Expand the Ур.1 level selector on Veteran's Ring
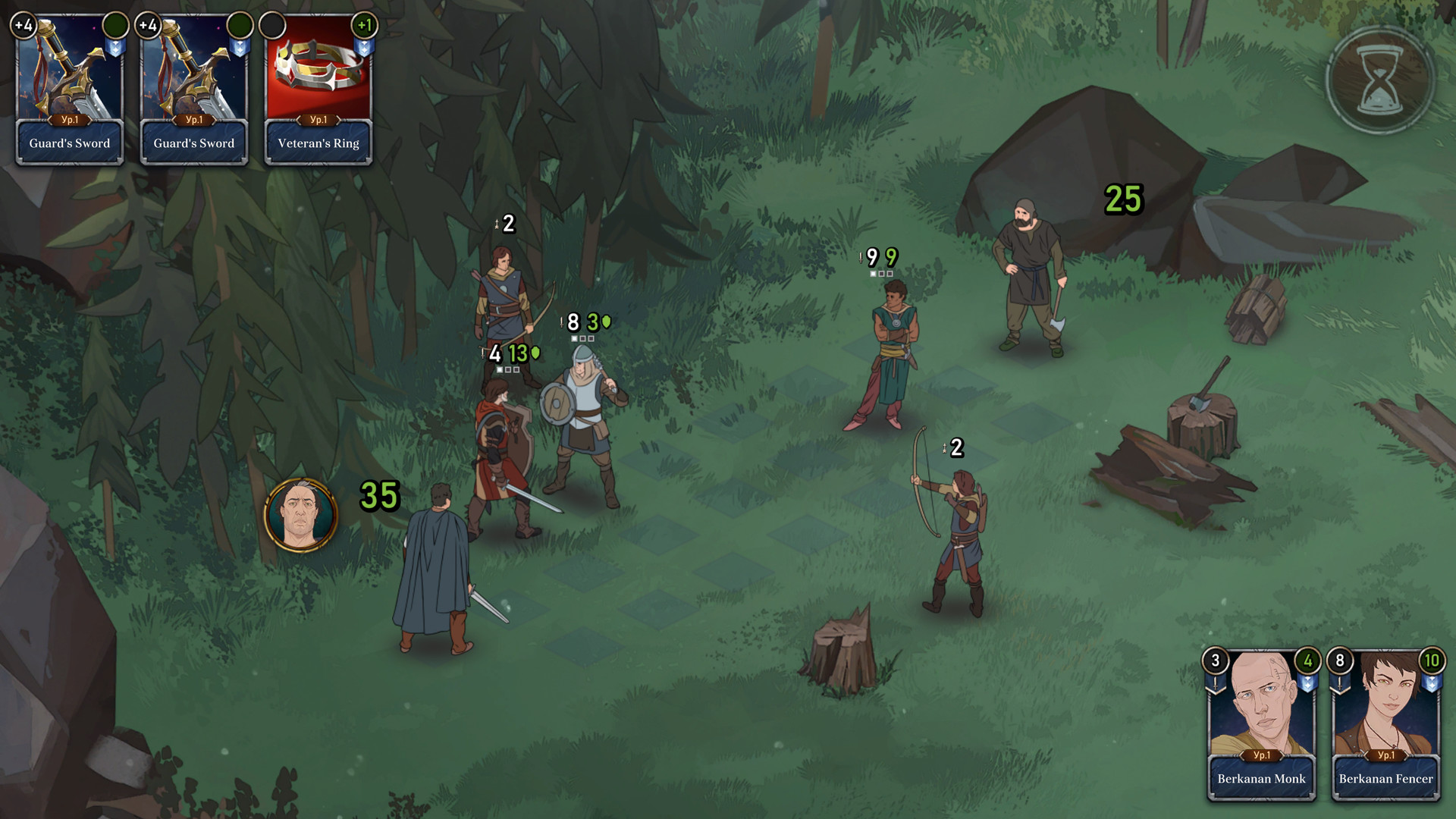The height and width of the screenshot is (819, 1456). (x=318, y=120)
